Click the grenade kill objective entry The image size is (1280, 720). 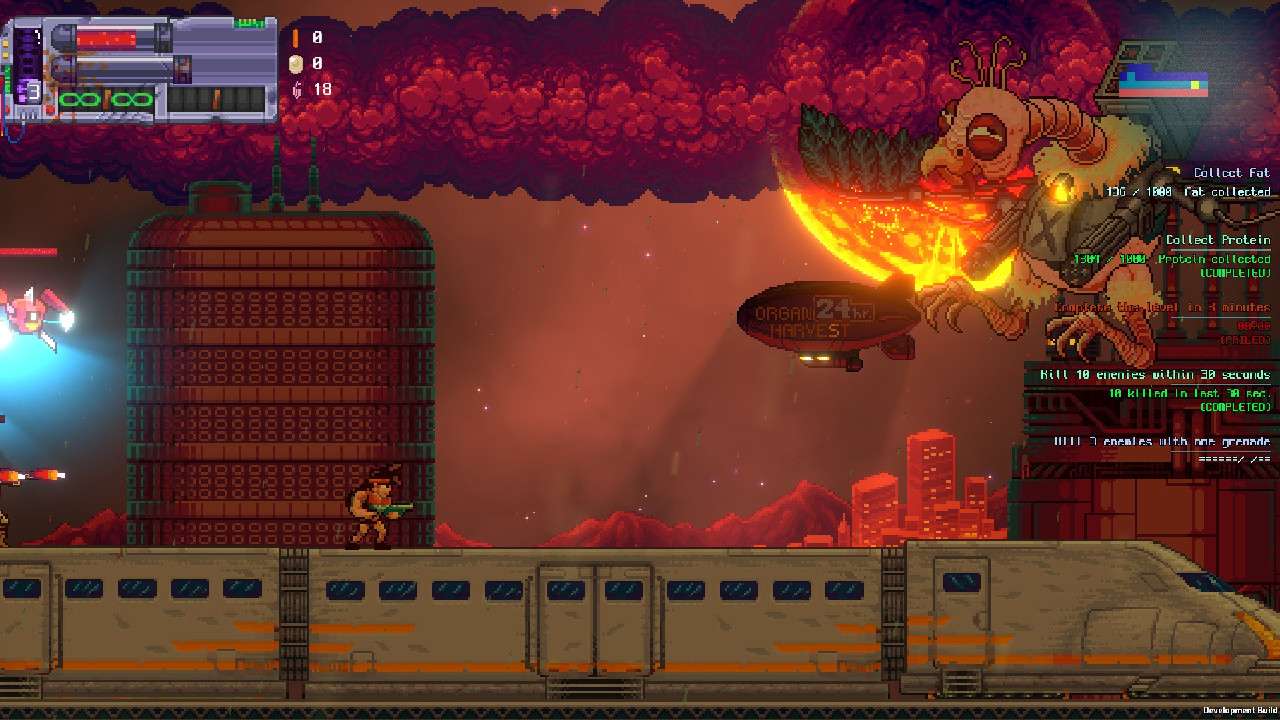tap(1161, 441)
